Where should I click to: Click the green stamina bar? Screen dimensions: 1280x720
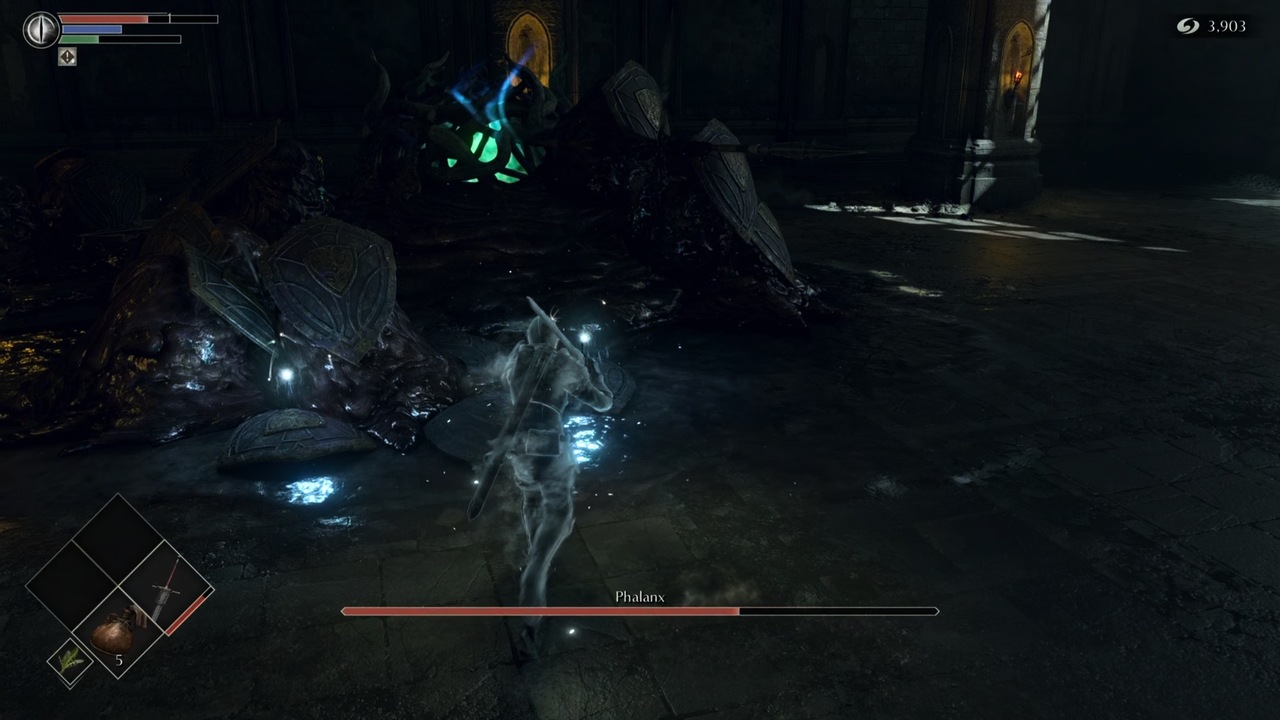80,39
